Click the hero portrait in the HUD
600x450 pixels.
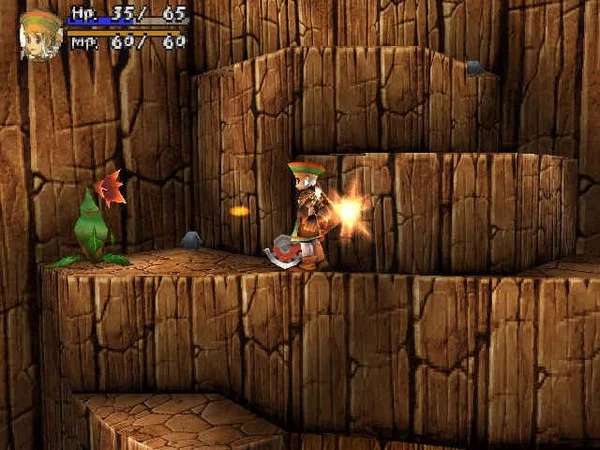point(41,35)
